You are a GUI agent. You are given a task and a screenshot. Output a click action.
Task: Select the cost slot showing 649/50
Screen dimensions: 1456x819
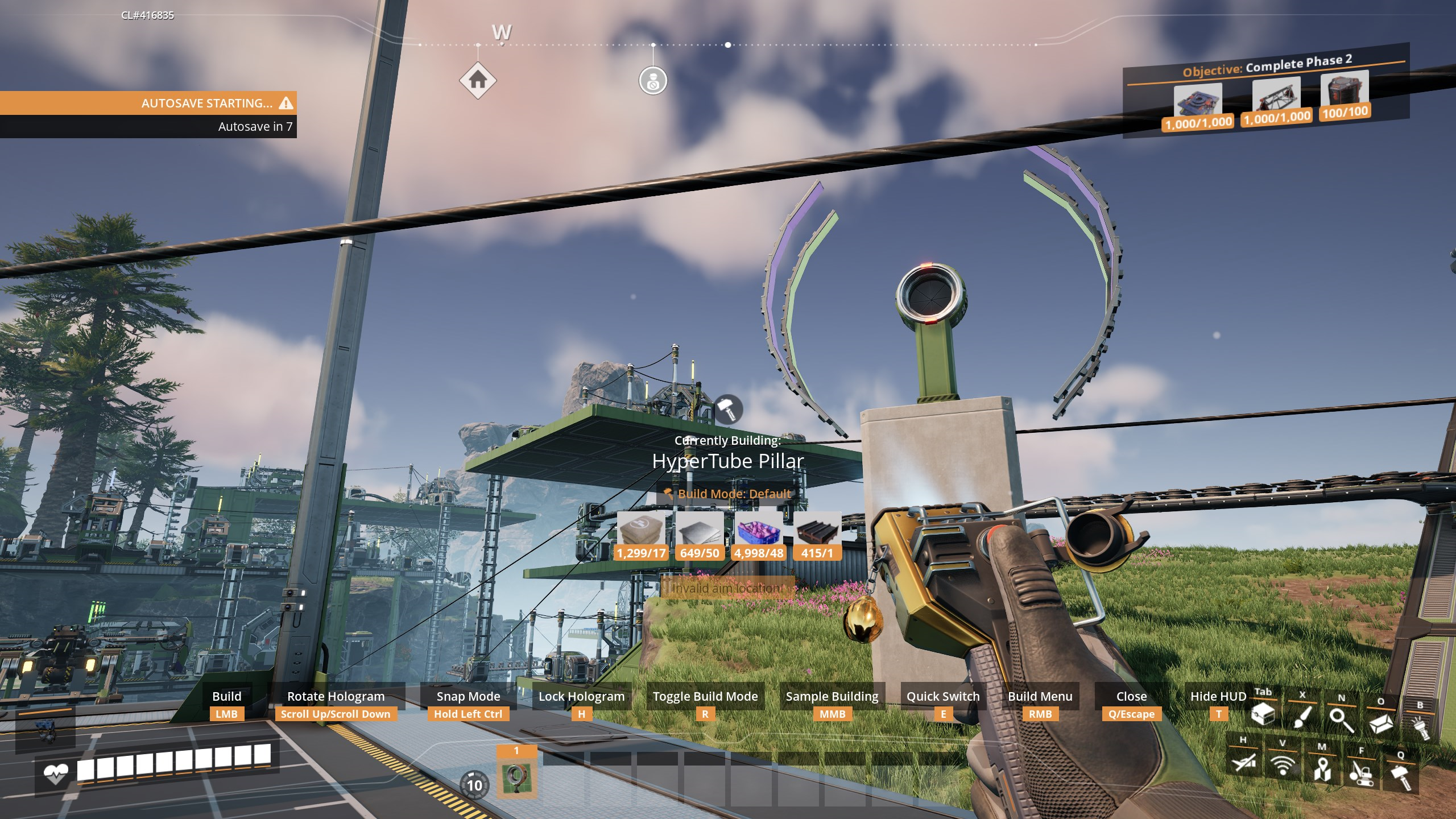[x=700, y=535]
